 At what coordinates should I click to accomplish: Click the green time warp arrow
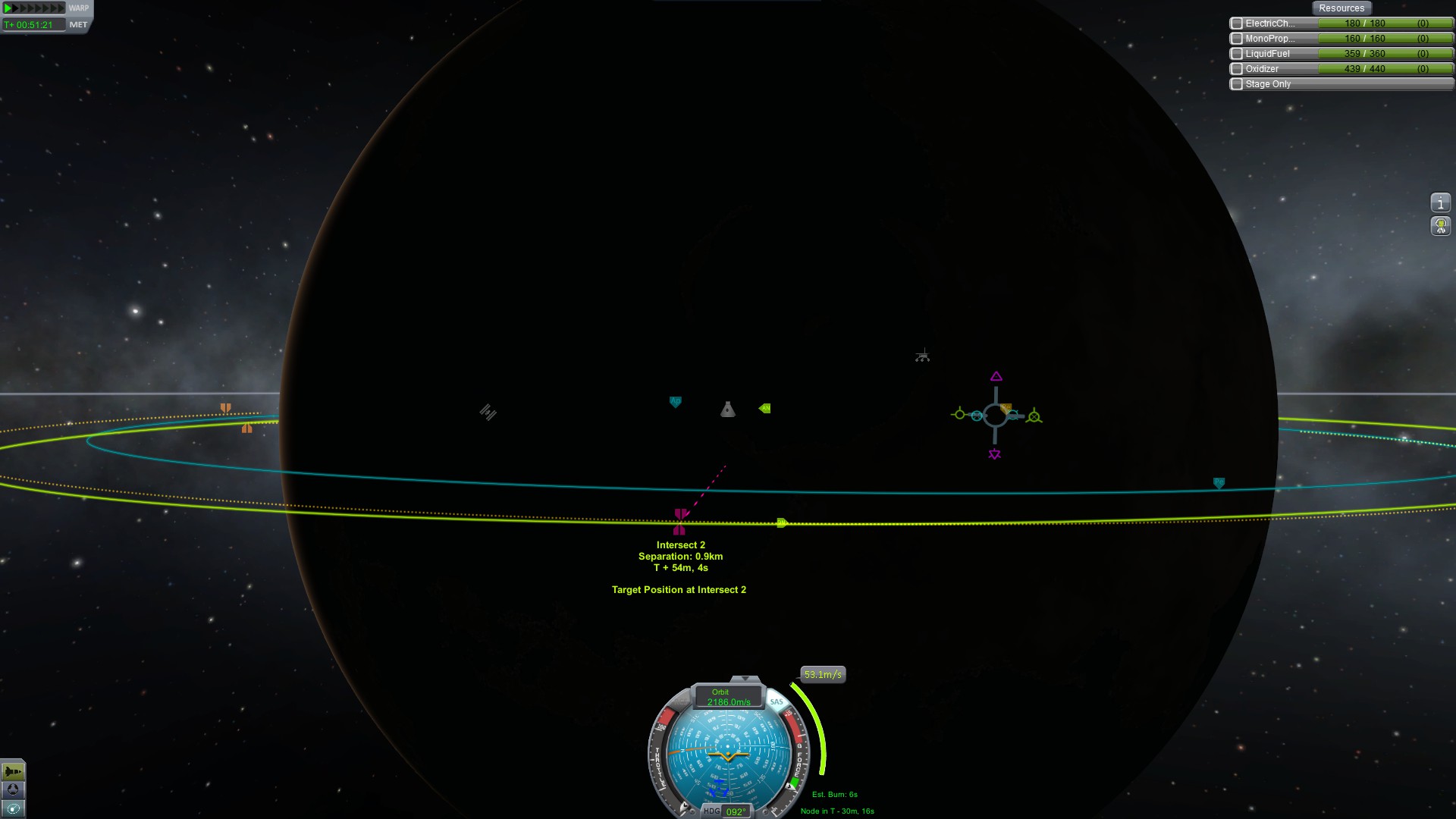[9, 8]
